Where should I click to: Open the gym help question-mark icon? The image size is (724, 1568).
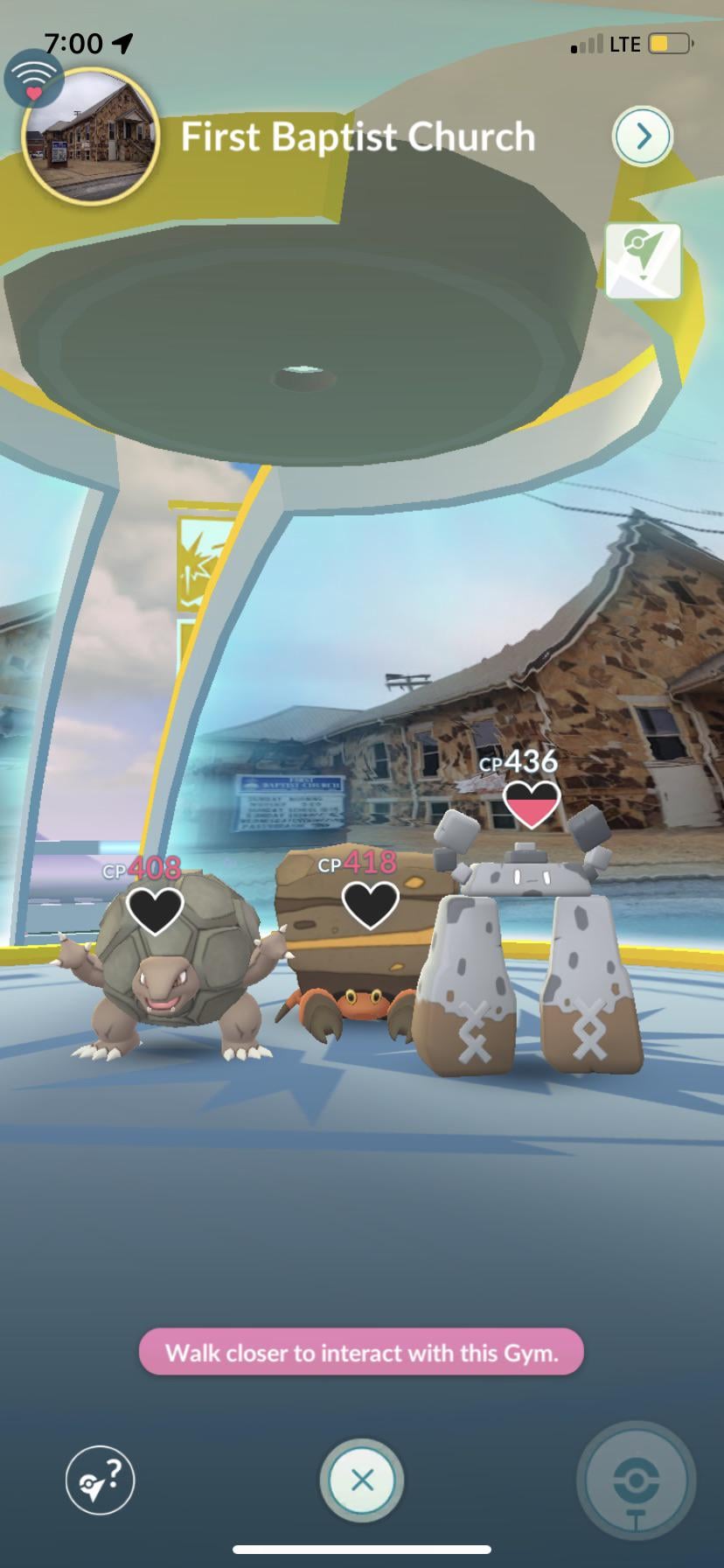[101, 1480]
